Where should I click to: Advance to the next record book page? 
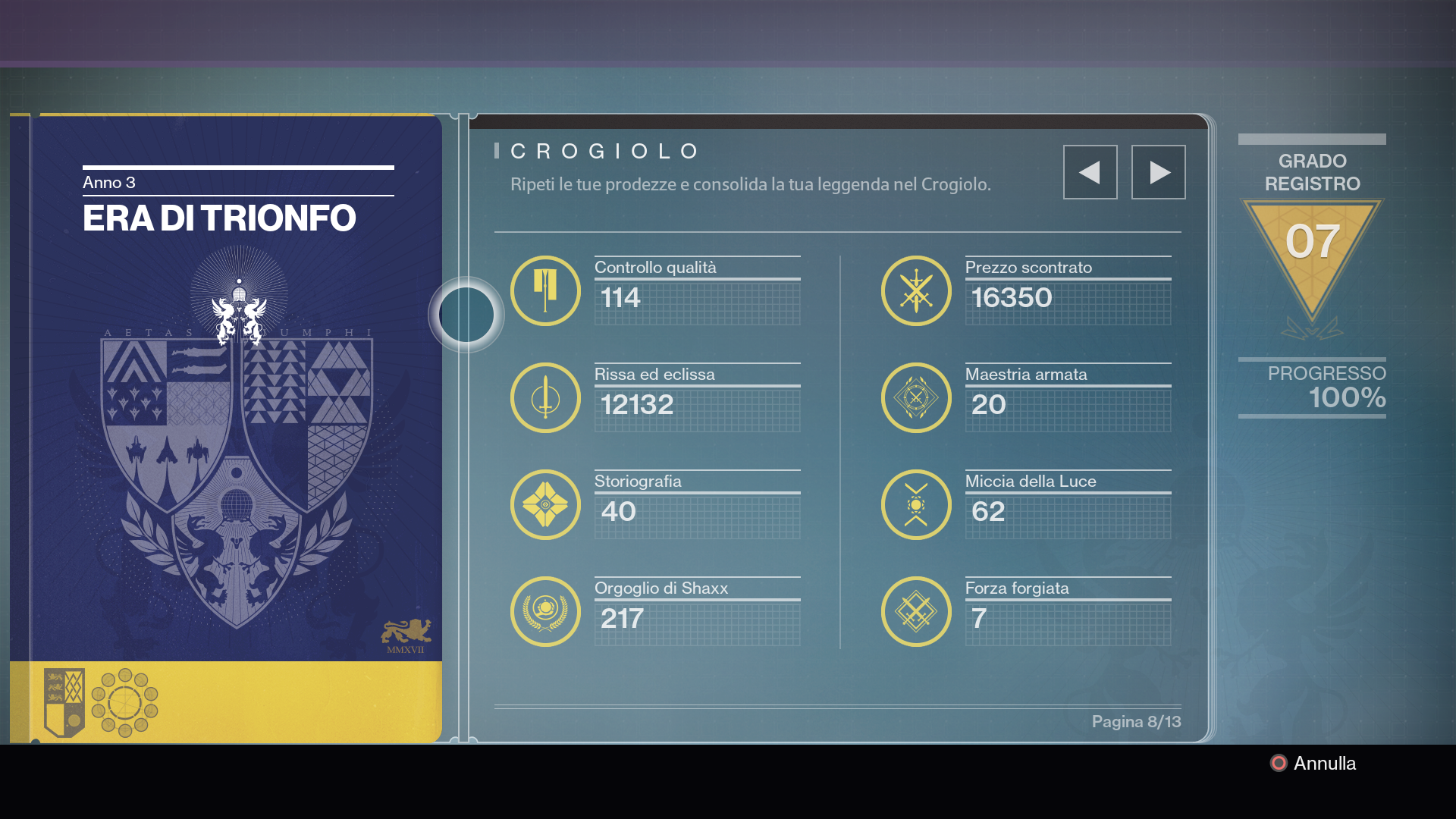(x=1158, y=172)
